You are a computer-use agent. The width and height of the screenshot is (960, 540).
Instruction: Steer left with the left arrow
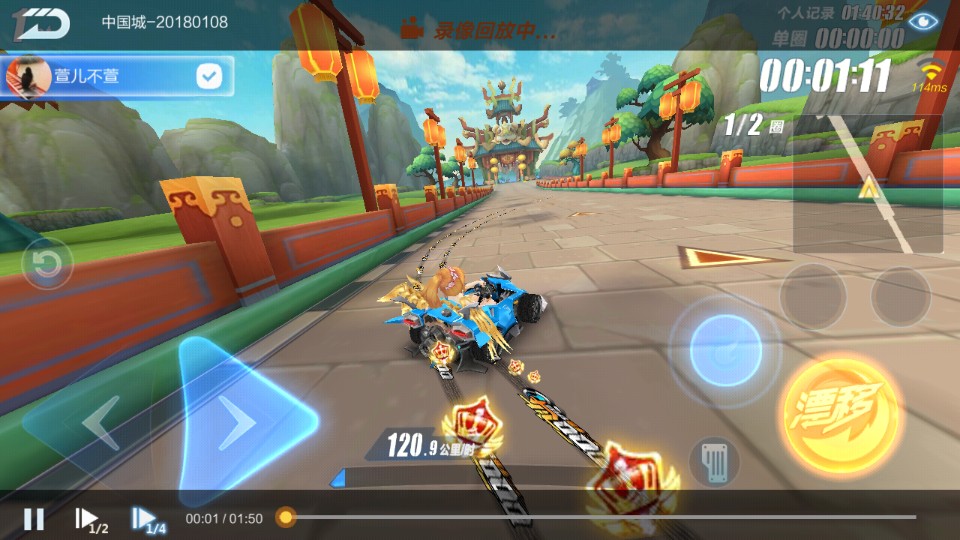(100, 423)
